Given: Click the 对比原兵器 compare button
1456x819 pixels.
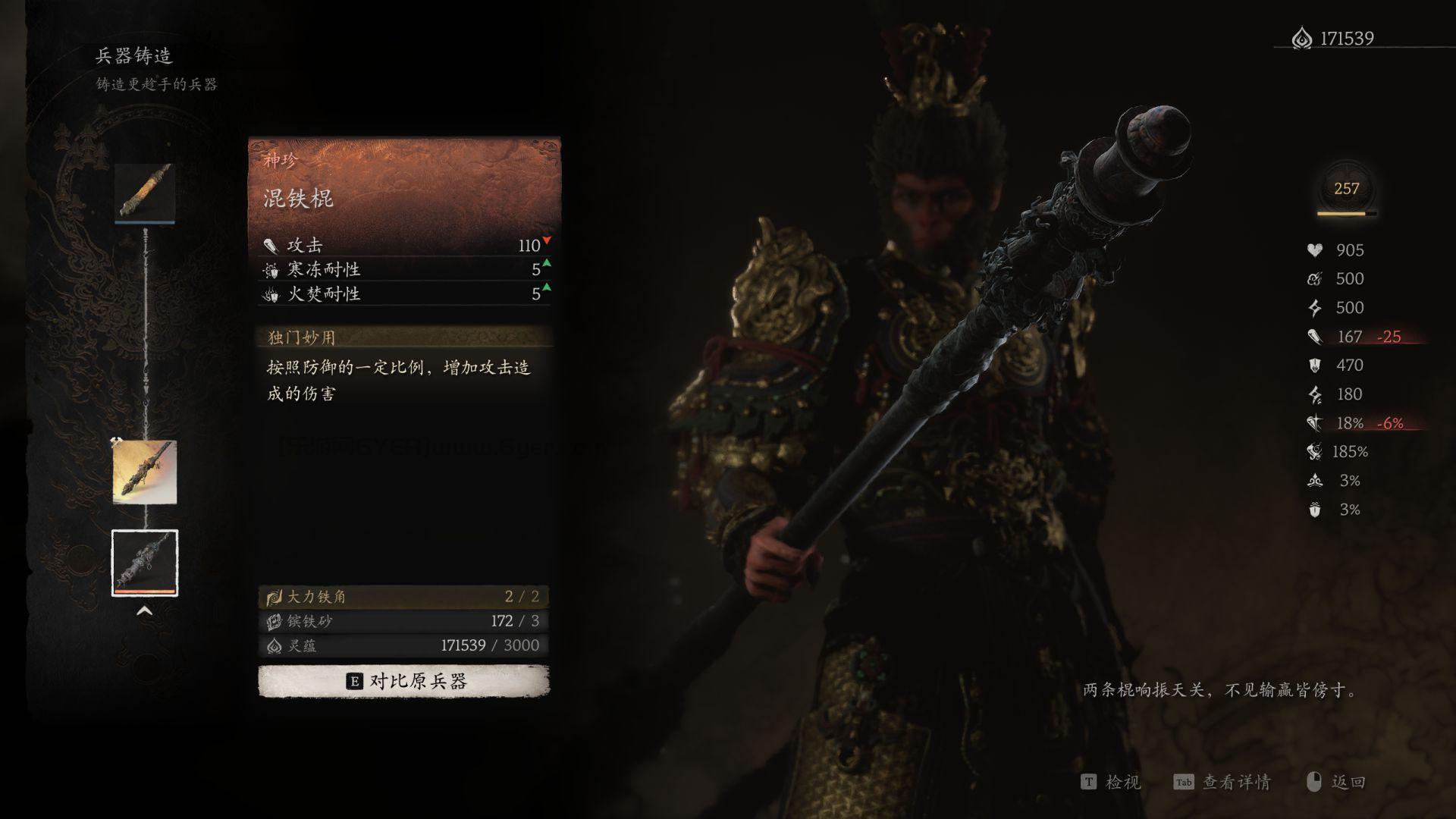Looking at the screenshot, I should 403,681.
